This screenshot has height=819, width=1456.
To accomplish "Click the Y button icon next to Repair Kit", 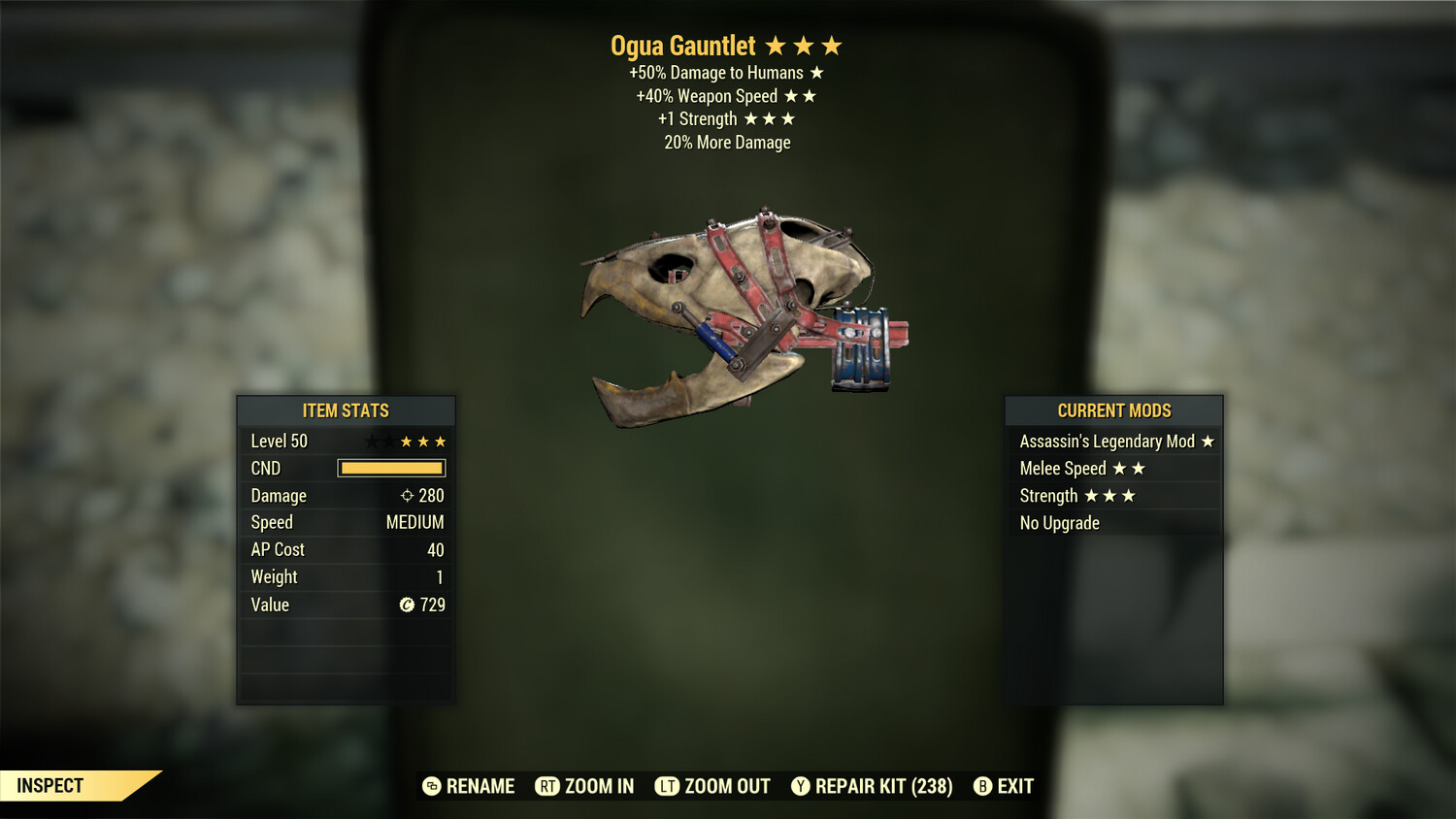I will coord(802,786).
